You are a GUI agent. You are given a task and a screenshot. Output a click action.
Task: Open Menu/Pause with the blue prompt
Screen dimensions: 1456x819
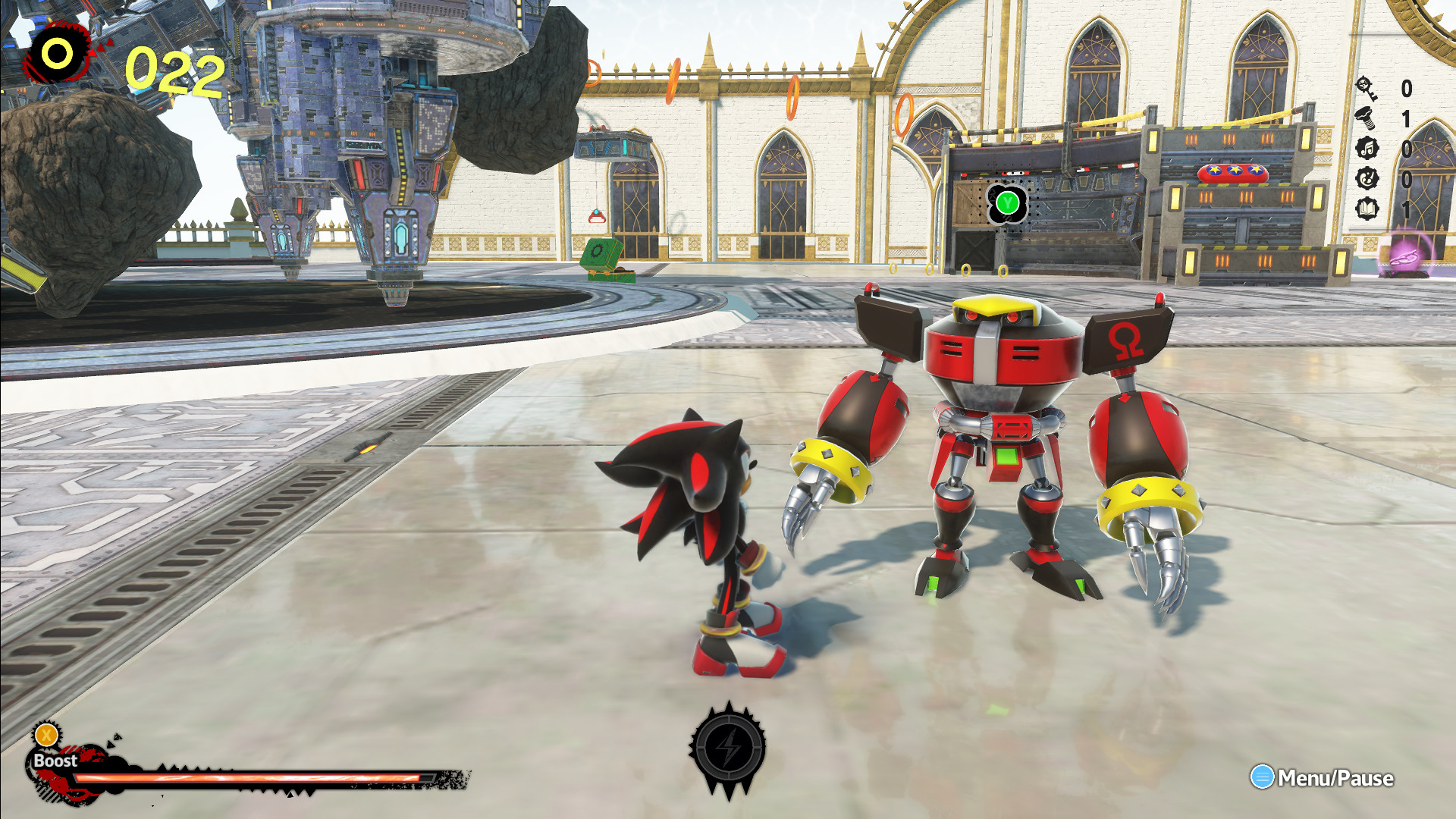[x=1289, y=777]
